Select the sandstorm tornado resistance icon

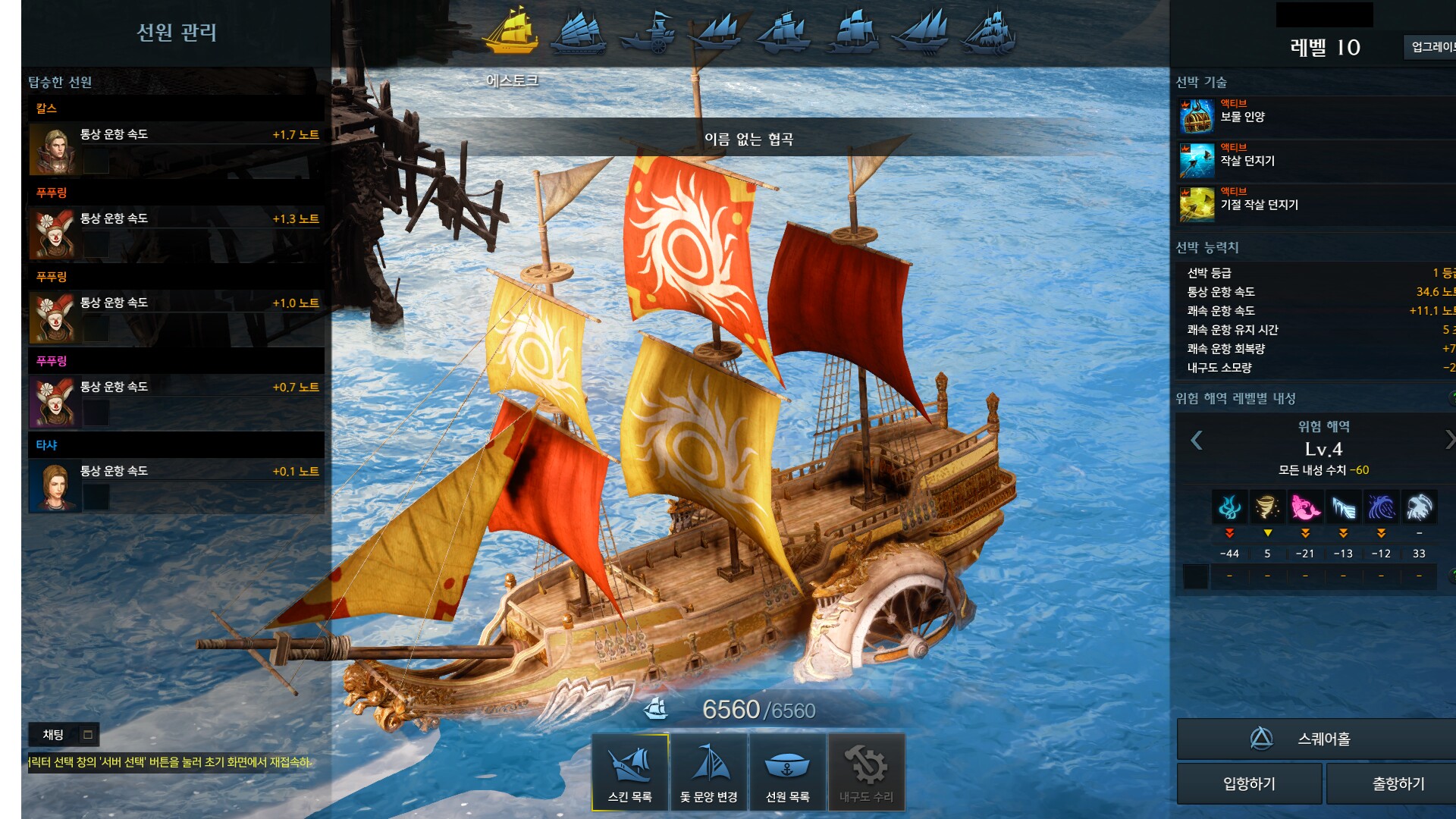(1267, 507)
